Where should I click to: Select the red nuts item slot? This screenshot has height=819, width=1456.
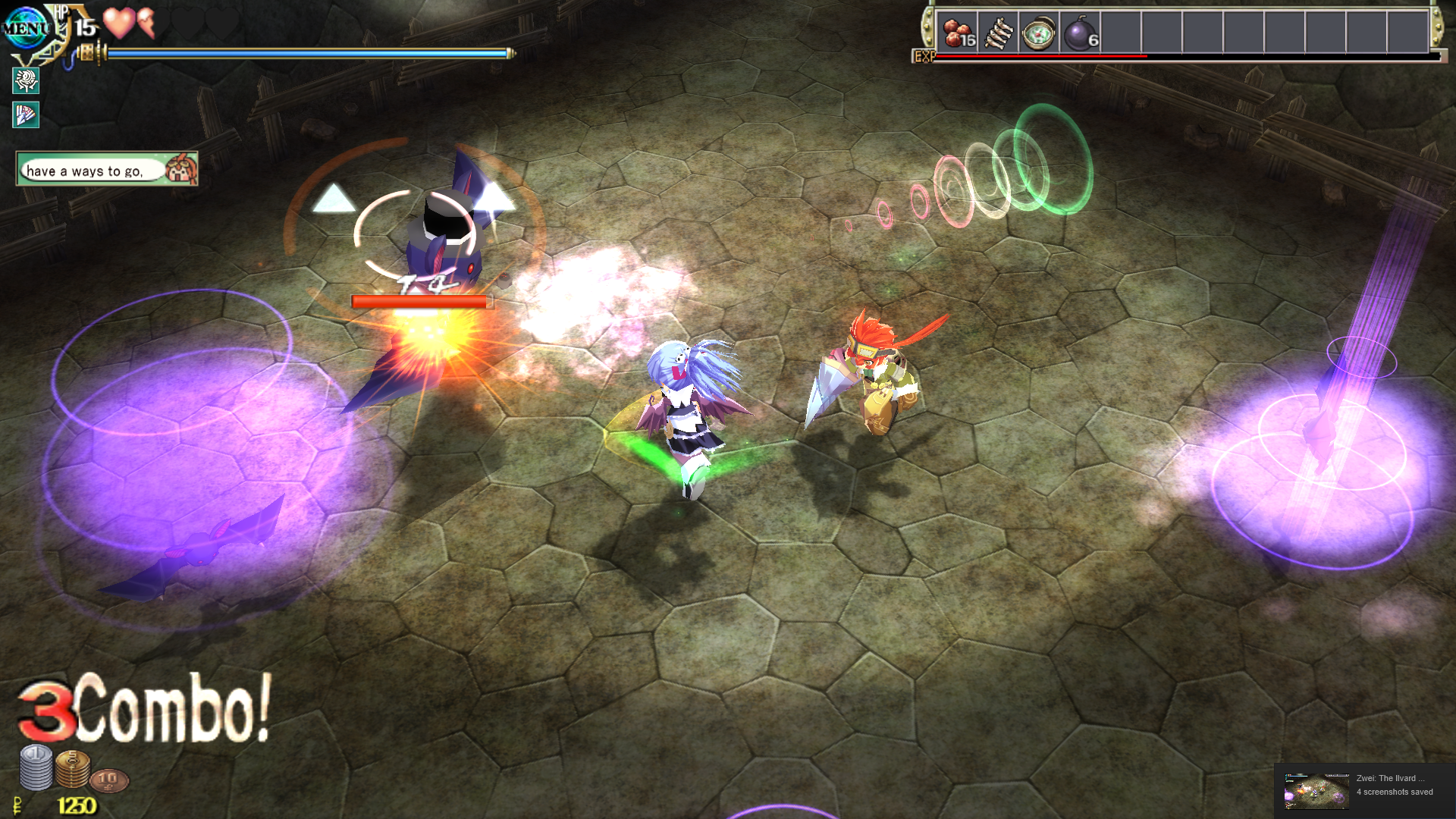click(x=958, y=33)
